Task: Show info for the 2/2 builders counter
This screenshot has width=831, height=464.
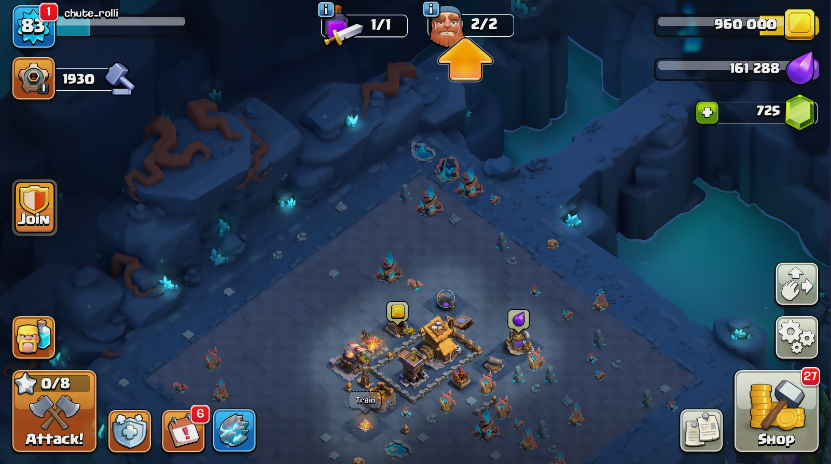Action: pos(431,9)
